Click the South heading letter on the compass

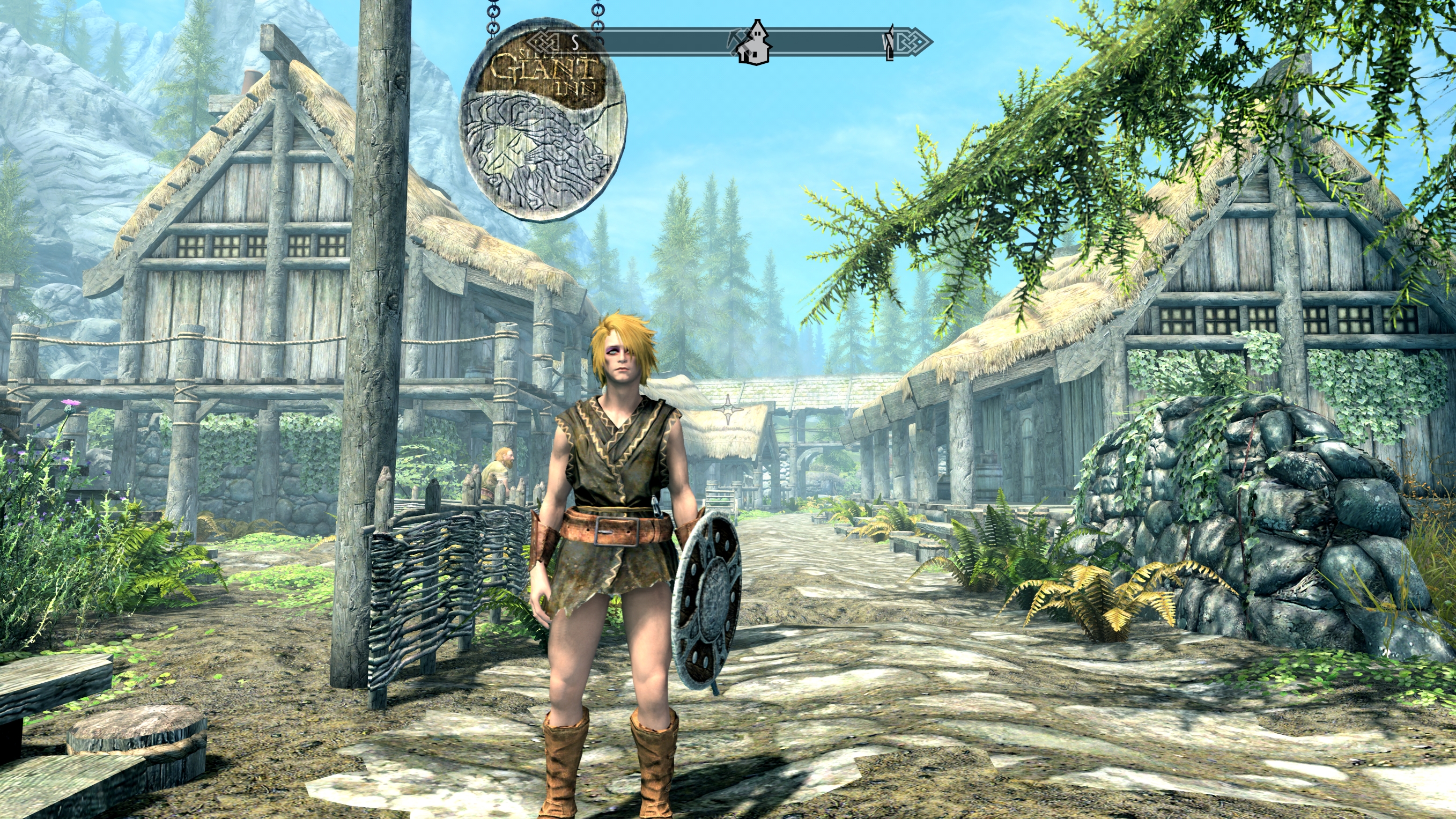tap(575, 42)
